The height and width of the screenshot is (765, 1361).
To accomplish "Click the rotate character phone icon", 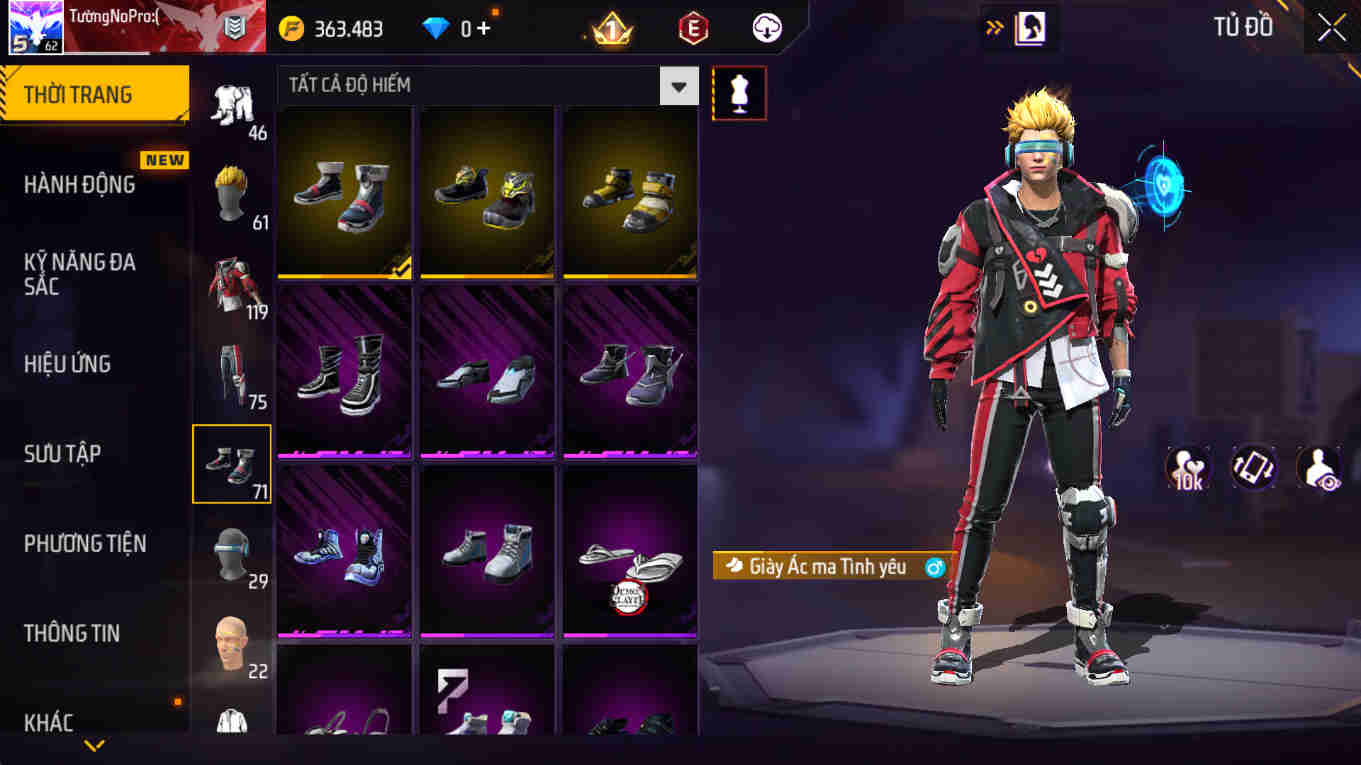I will (1254, 467).
